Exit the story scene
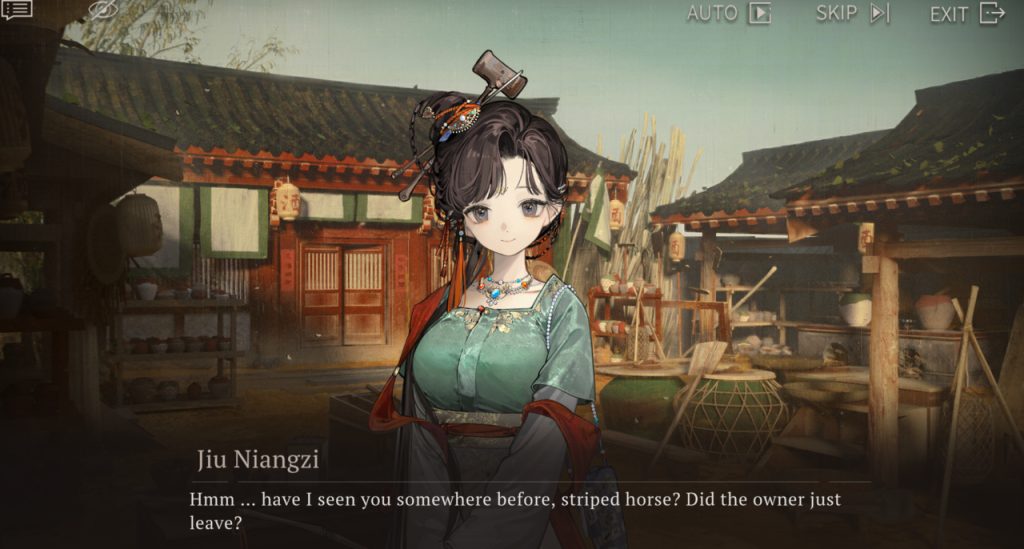The width and height of the screenshot is (1024, 549). pos(966,13)
